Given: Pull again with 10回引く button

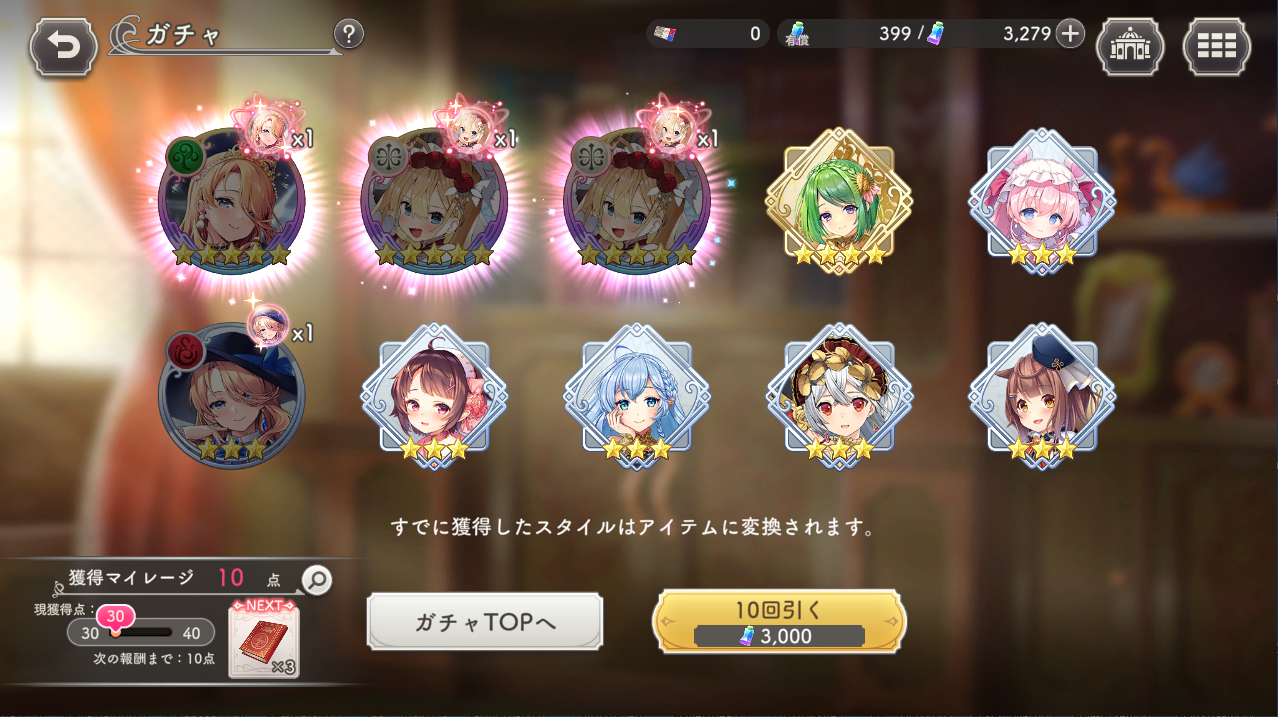Looking at the screenshot, I should (779, 622).
